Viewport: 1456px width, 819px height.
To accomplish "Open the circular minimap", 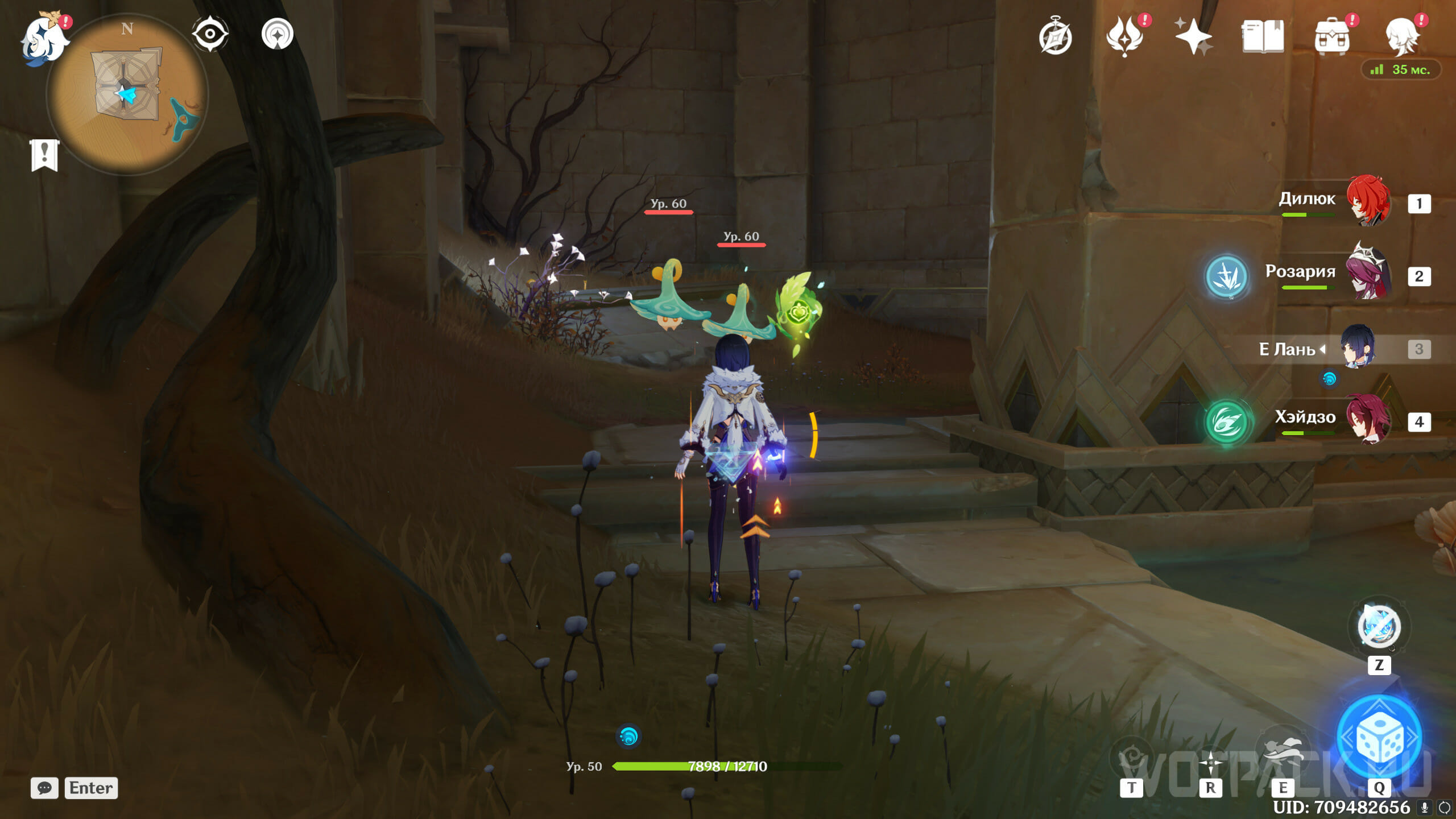I will point(127,94).
